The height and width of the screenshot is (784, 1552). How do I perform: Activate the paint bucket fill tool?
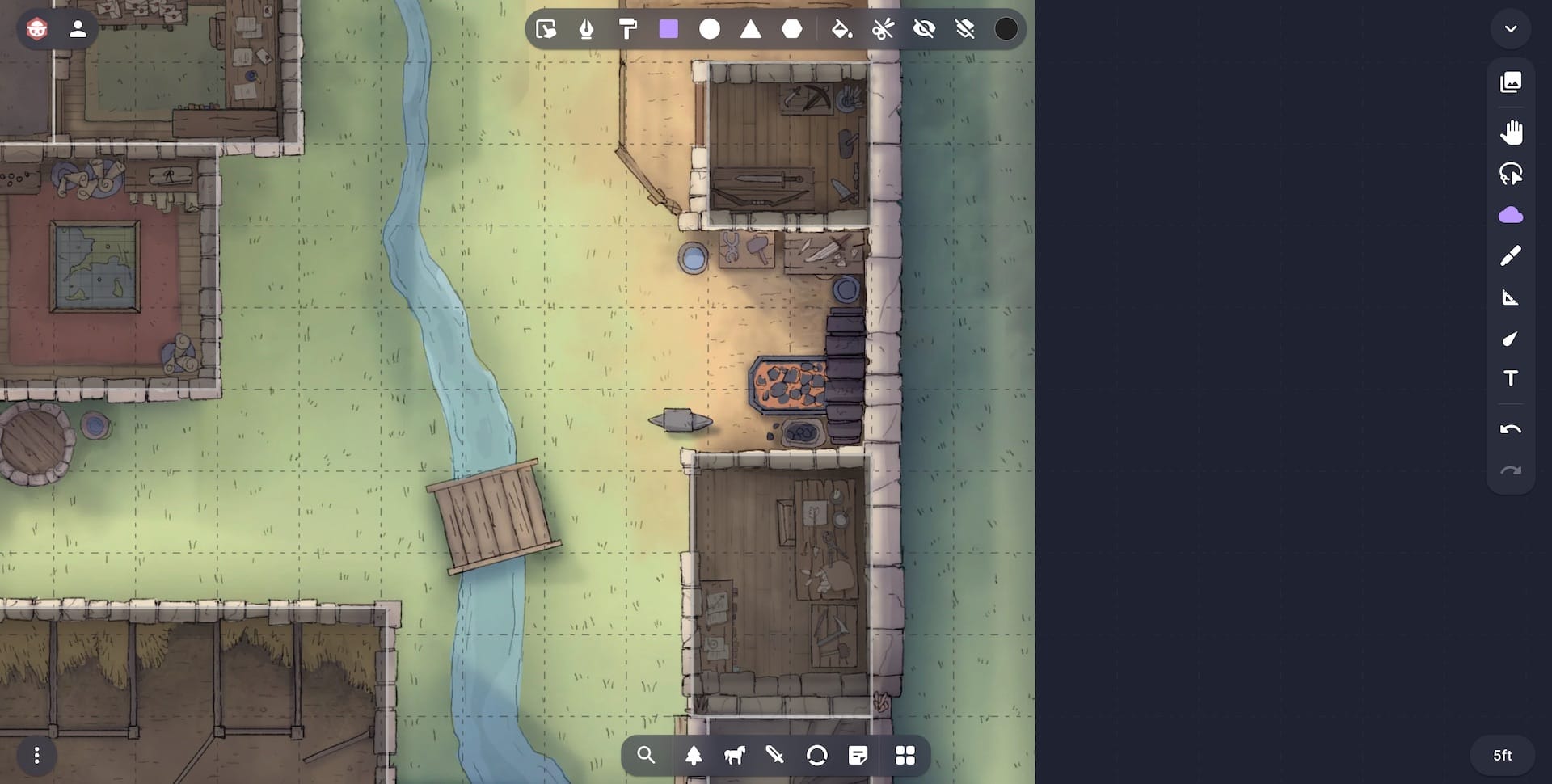[x=841, y=29]
